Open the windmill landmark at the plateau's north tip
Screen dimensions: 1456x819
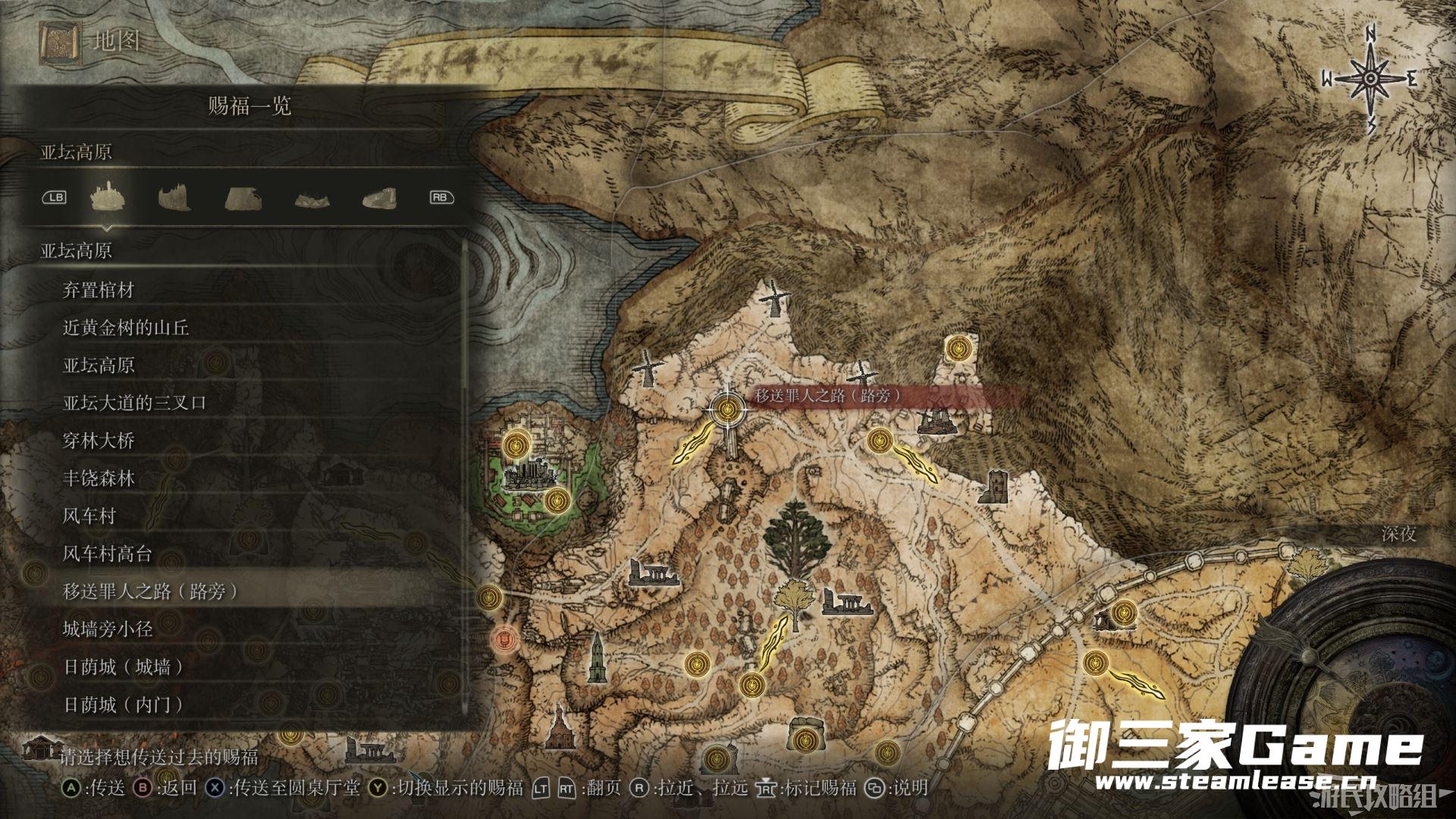tap(771, 300)
